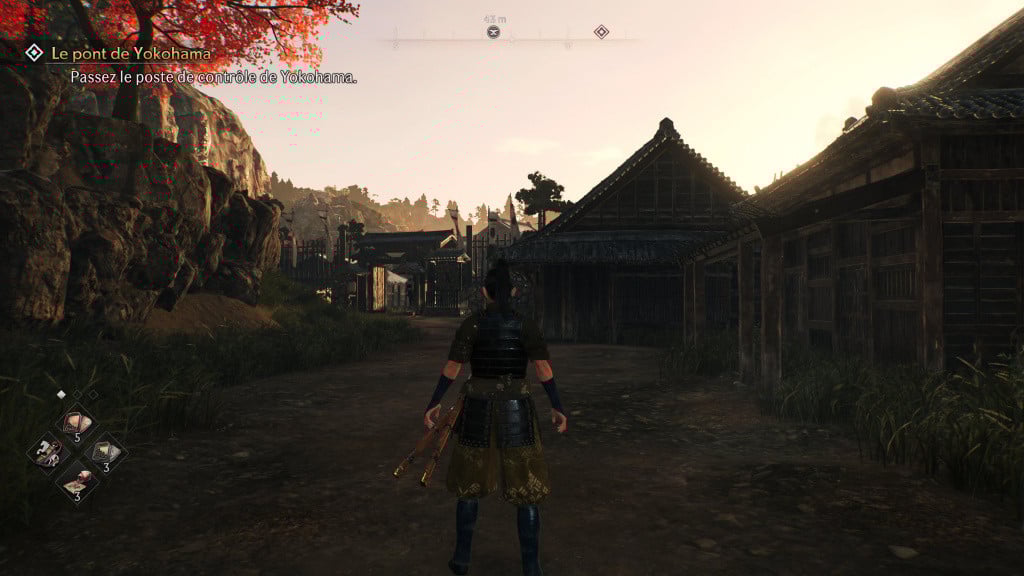1024x576 pixels.
Task: Select the "Le pont de Yokohama" quest tracker
Action: pos(130,53)
